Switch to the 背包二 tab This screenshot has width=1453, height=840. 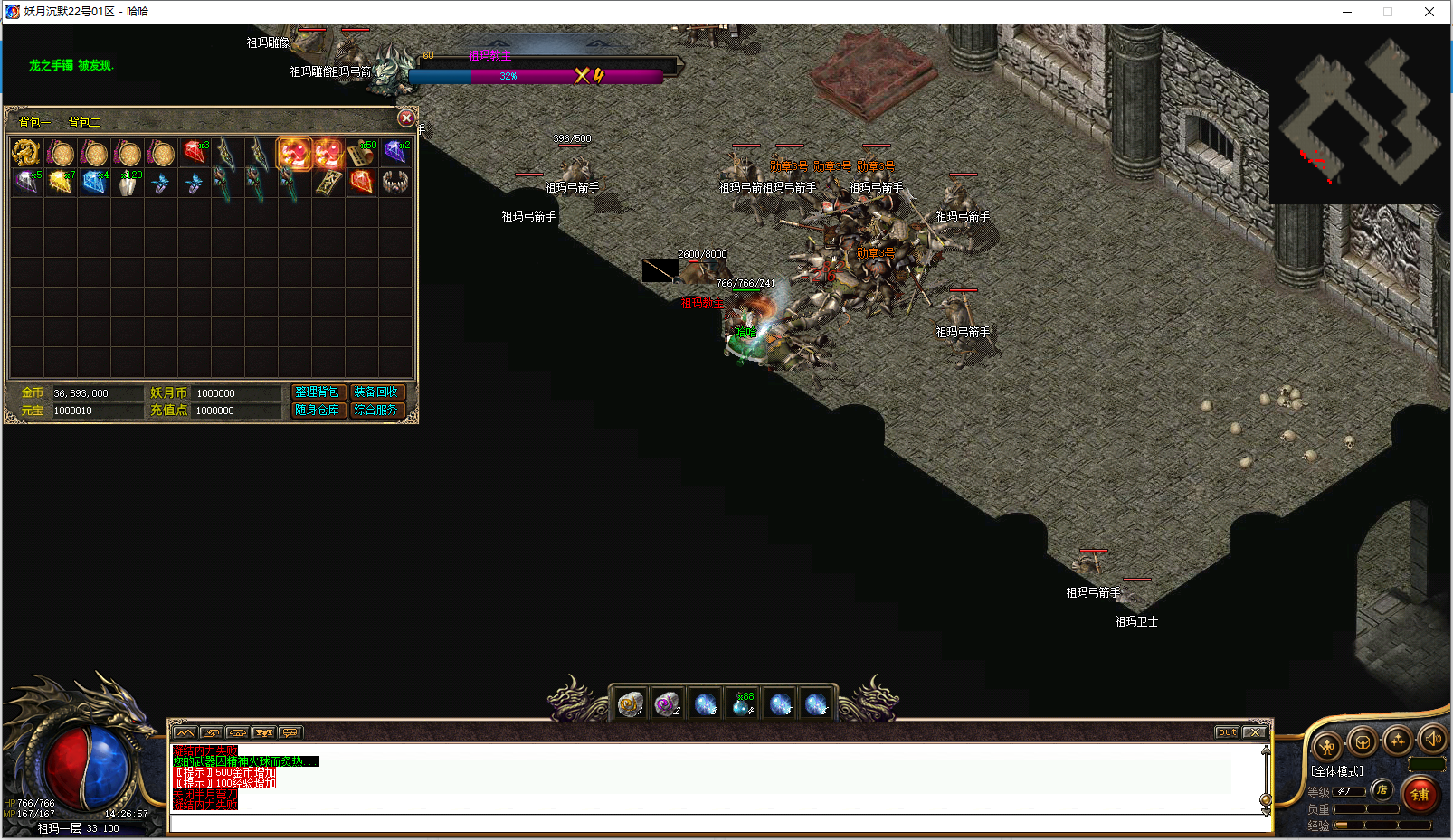pos(84,123)
